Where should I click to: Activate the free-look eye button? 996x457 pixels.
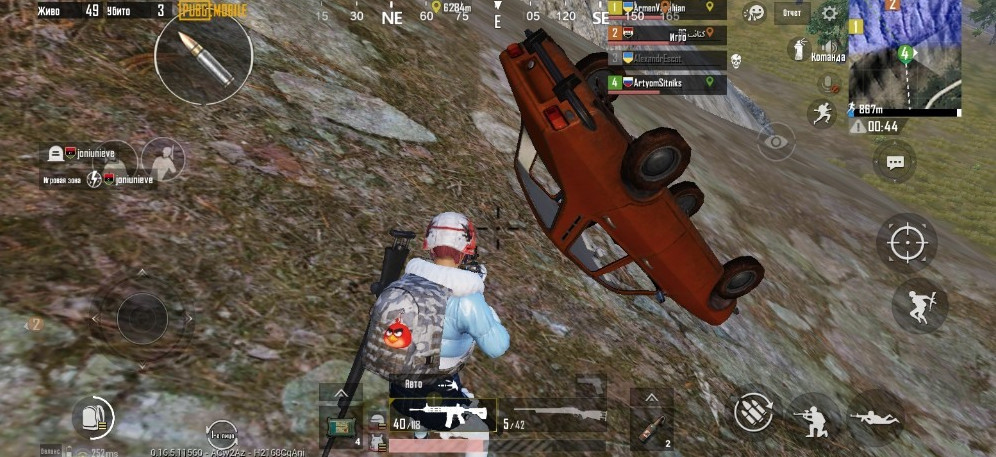(x=775, y=142)
